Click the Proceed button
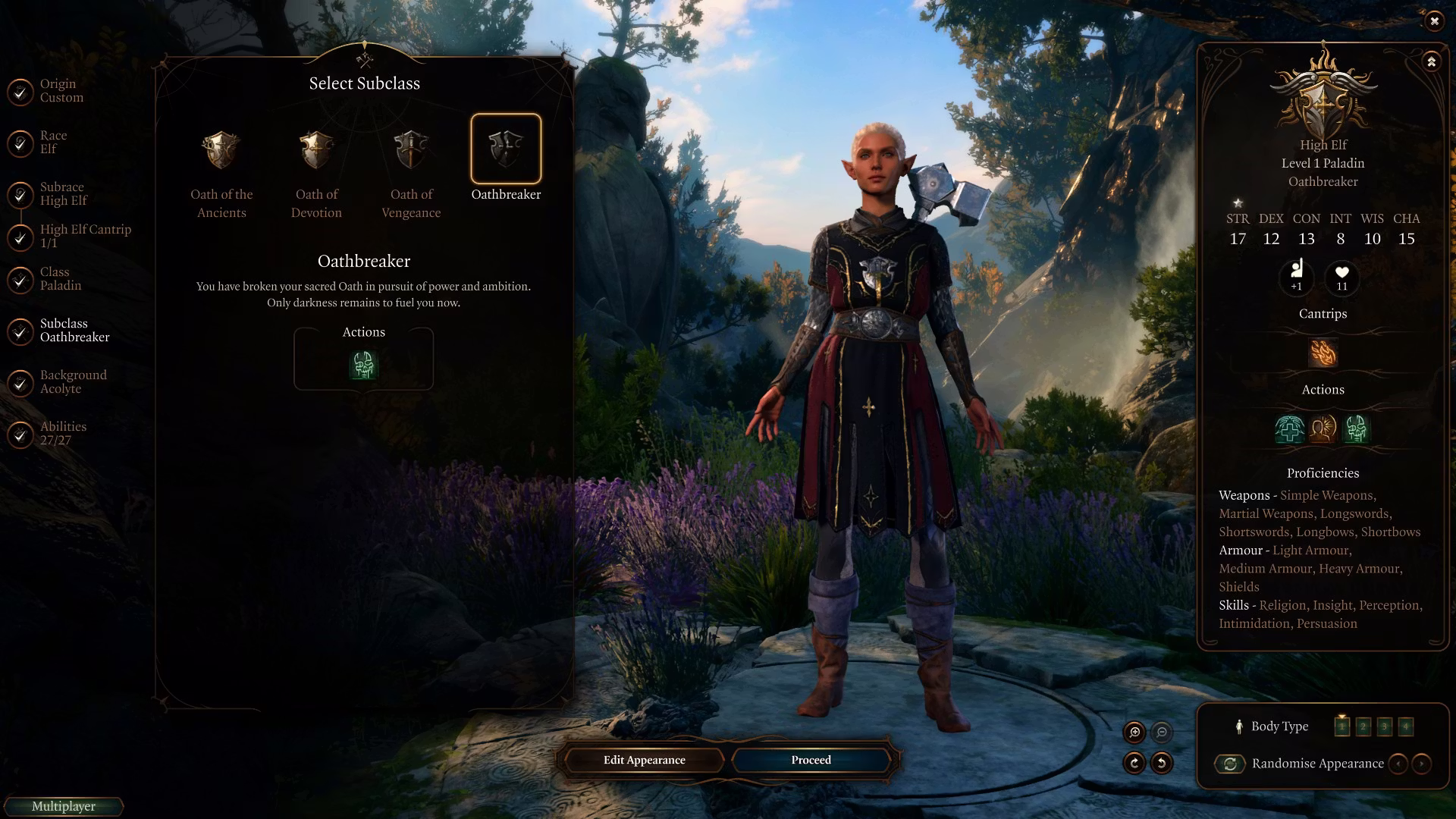 pos(811,760)
